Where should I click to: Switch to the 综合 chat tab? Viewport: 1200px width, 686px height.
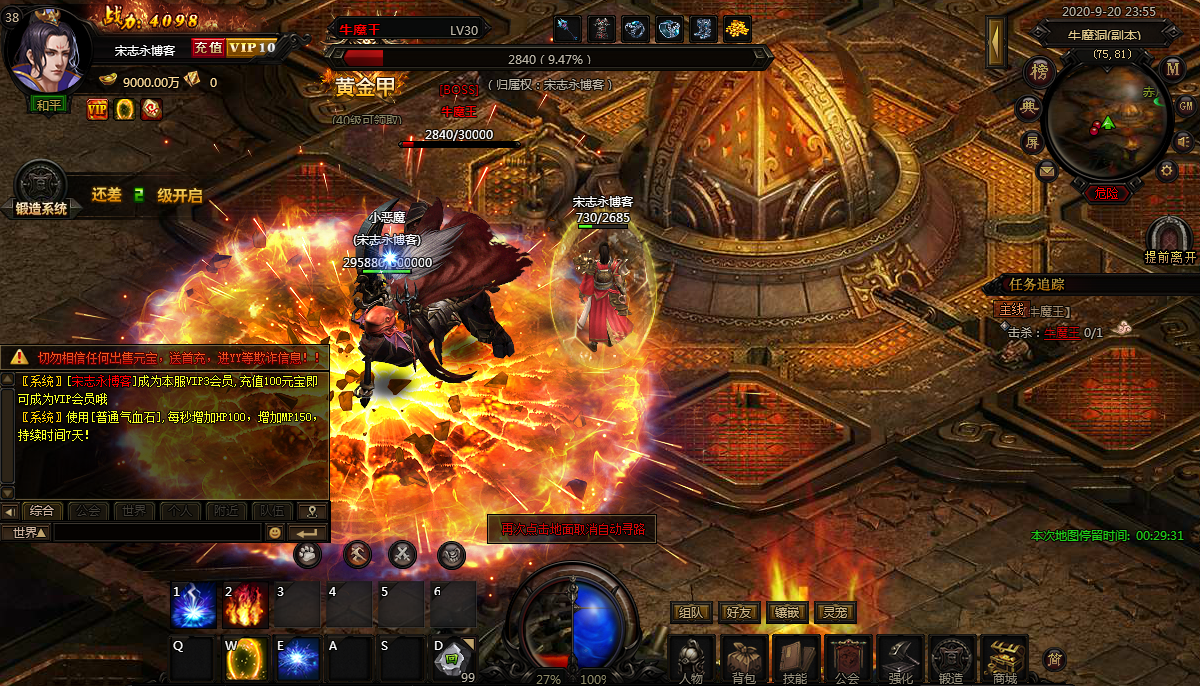pos(41,511)
